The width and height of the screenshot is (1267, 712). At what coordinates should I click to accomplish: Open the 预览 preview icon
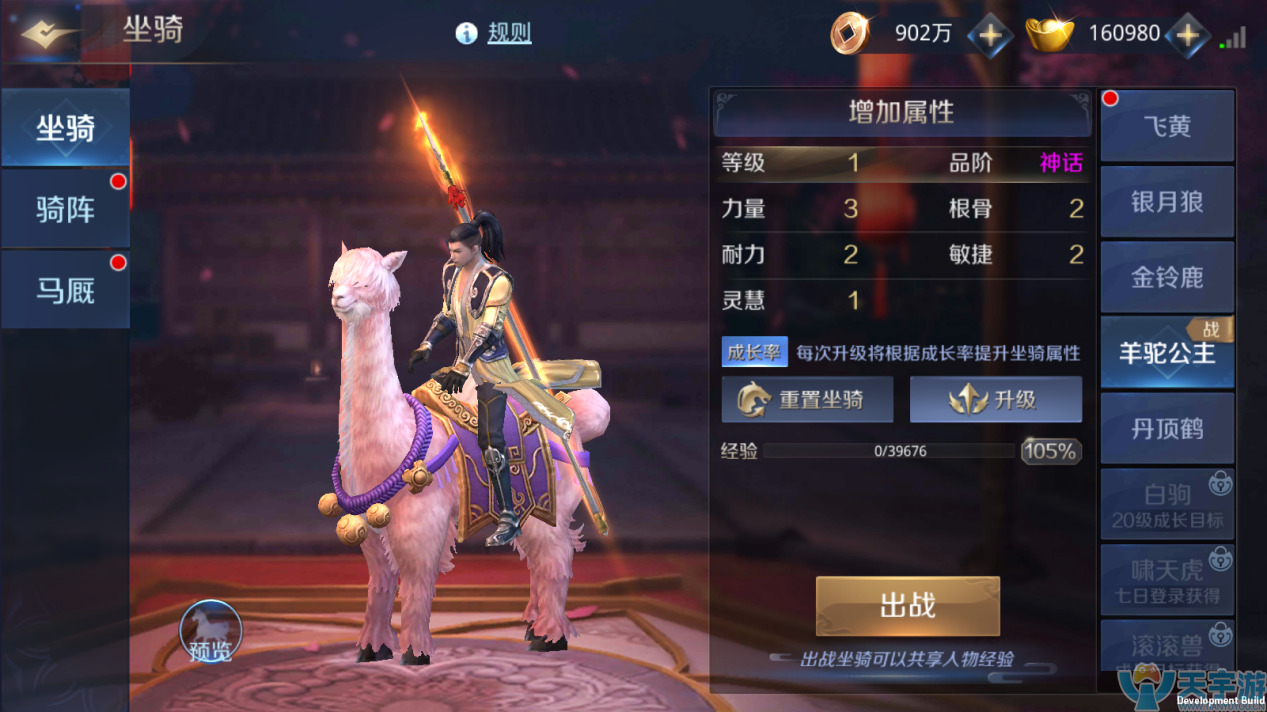(x=211, y=633)
